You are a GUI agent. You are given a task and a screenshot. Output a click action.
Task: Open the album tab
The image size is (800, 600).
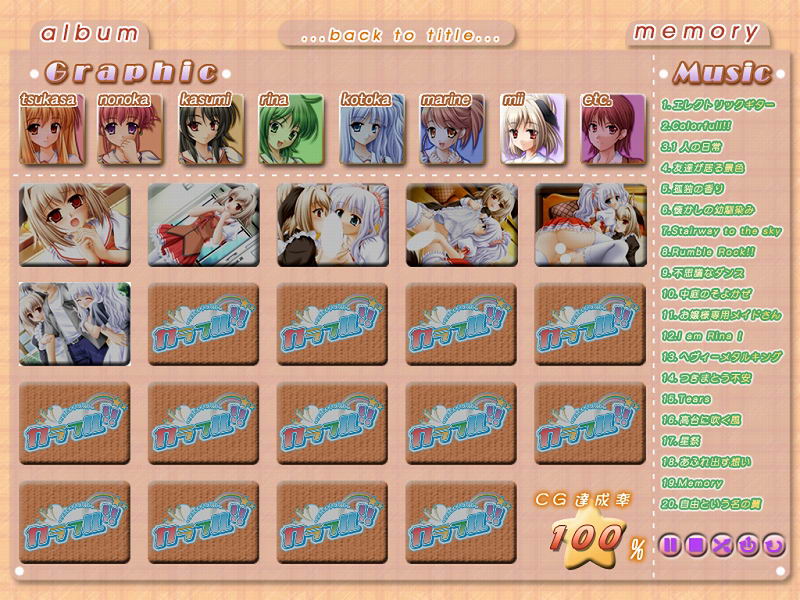click(x=89, y=33)
